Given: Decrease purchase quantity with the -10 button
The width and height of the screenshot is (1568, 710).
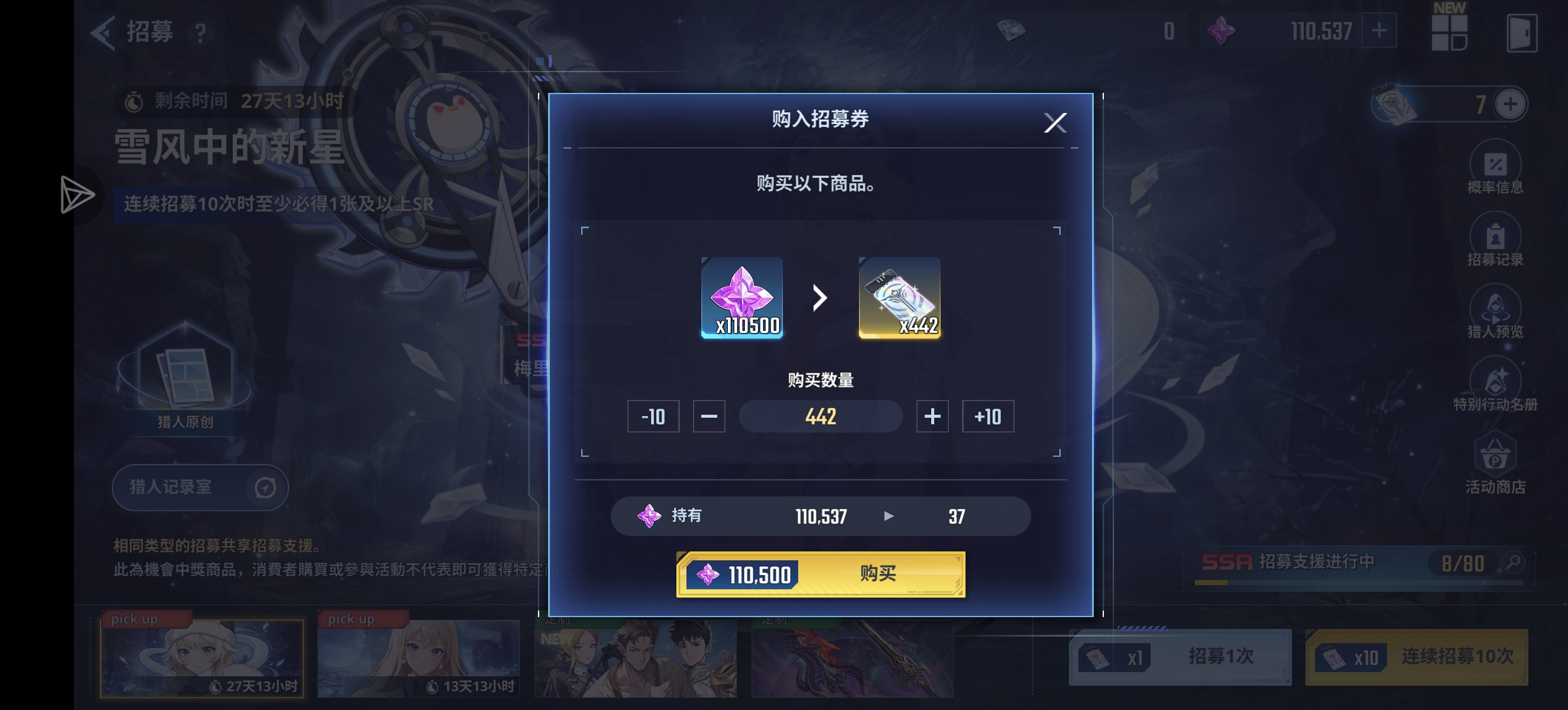Looking at the screenshot, I should [653, 417].
